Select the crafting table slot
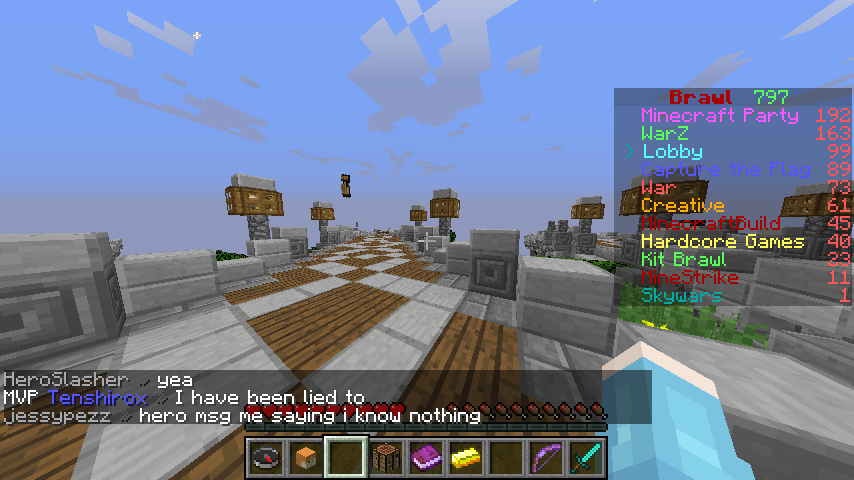 pos(386,458)
